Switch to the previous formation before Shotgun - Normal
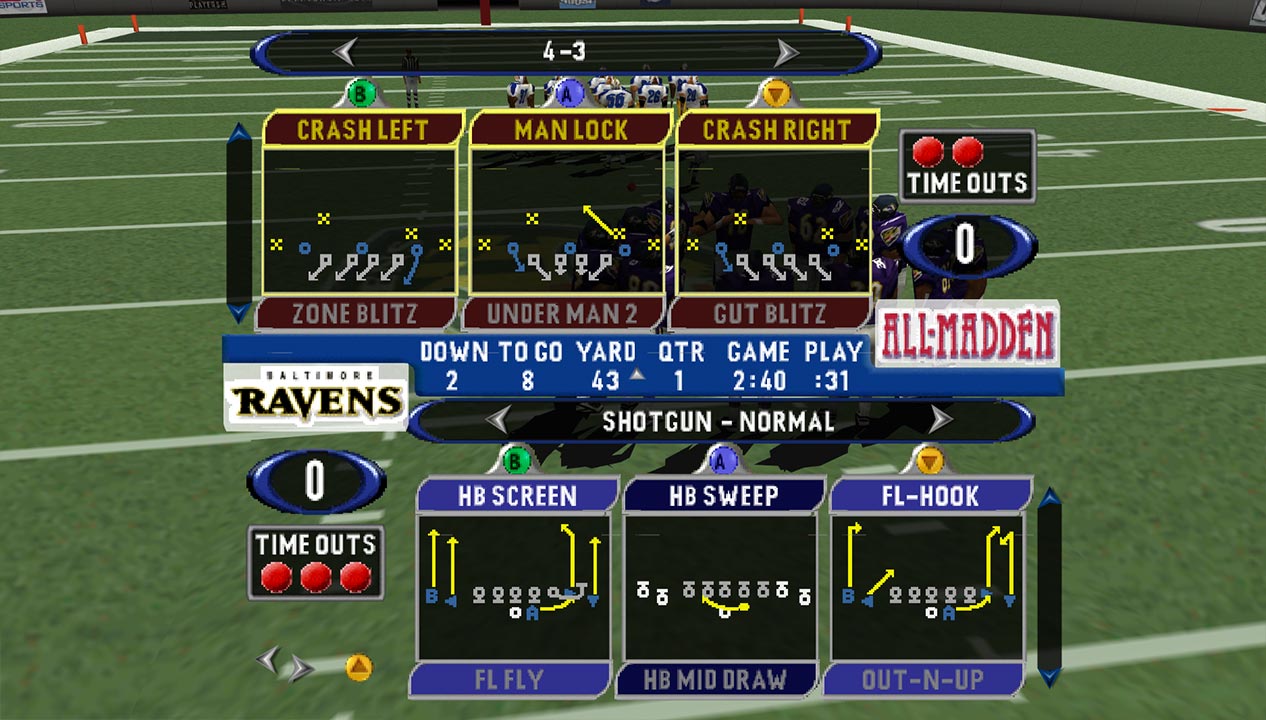The width and height of the screenshot is (1266, 720). coord(497,420)
